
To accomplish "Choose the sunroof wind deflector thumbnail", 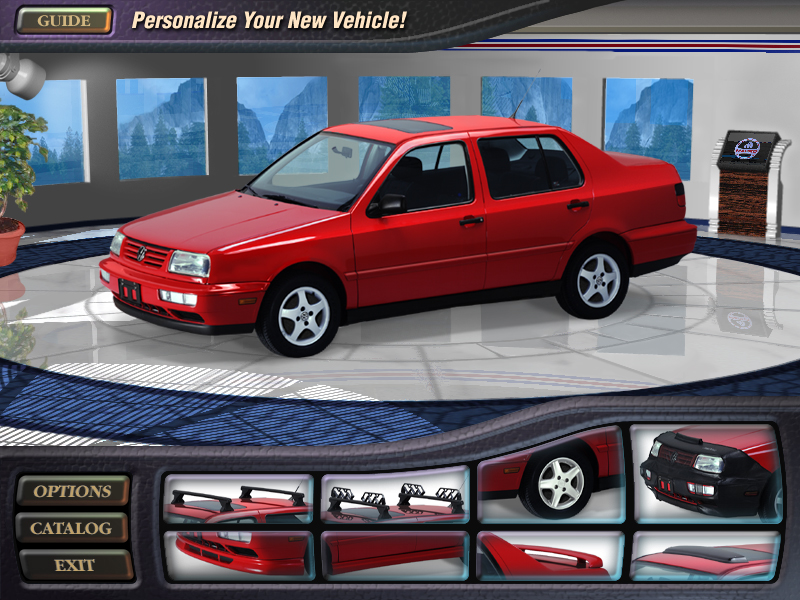I will 706,554.
